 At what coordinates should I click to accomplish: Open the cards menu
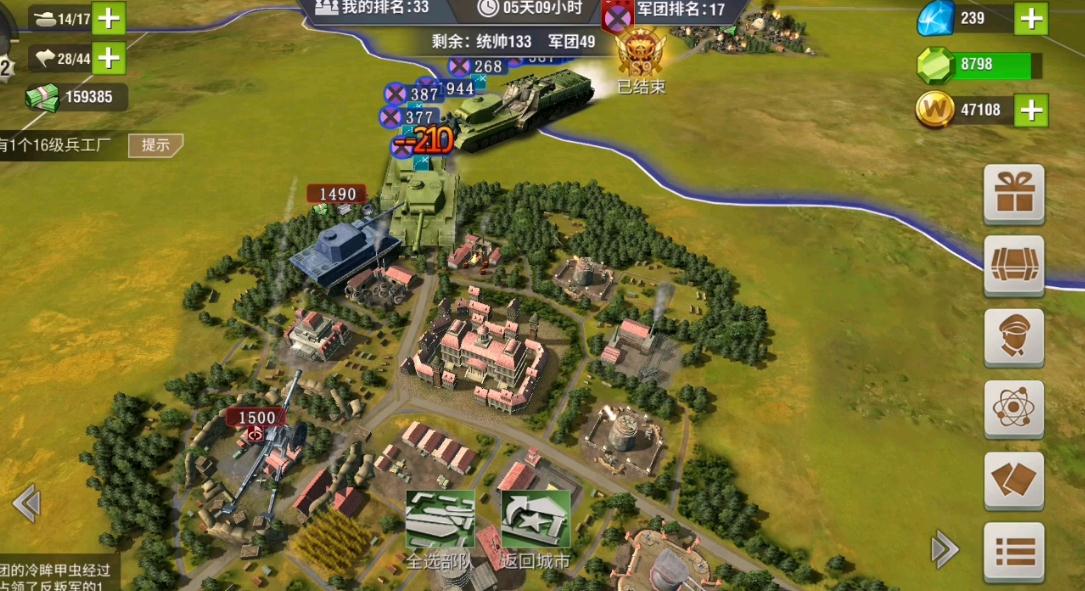point(1014,480)
